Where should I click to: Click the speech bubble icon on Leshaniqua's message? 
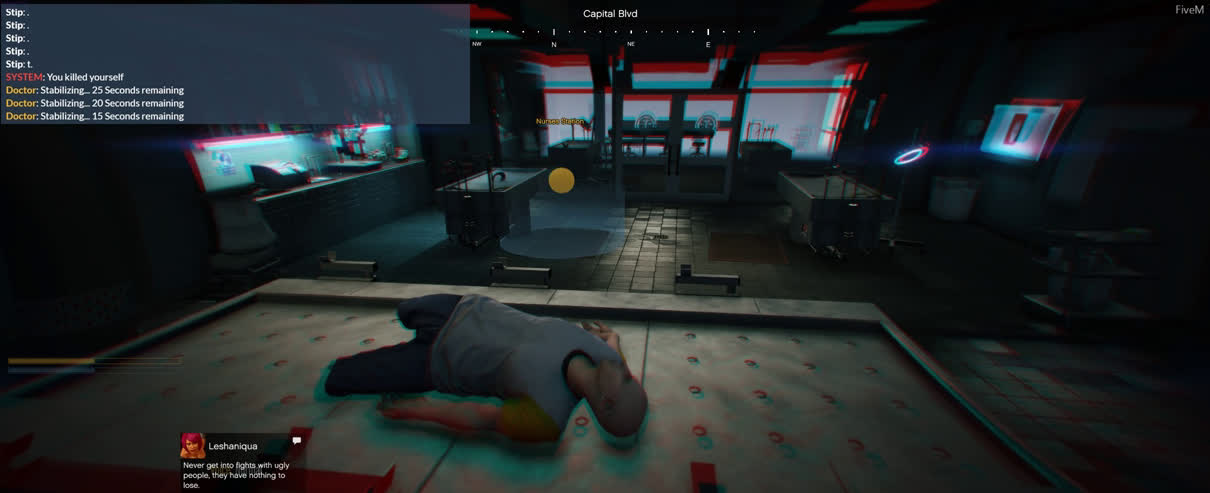(x=297, y=440)
